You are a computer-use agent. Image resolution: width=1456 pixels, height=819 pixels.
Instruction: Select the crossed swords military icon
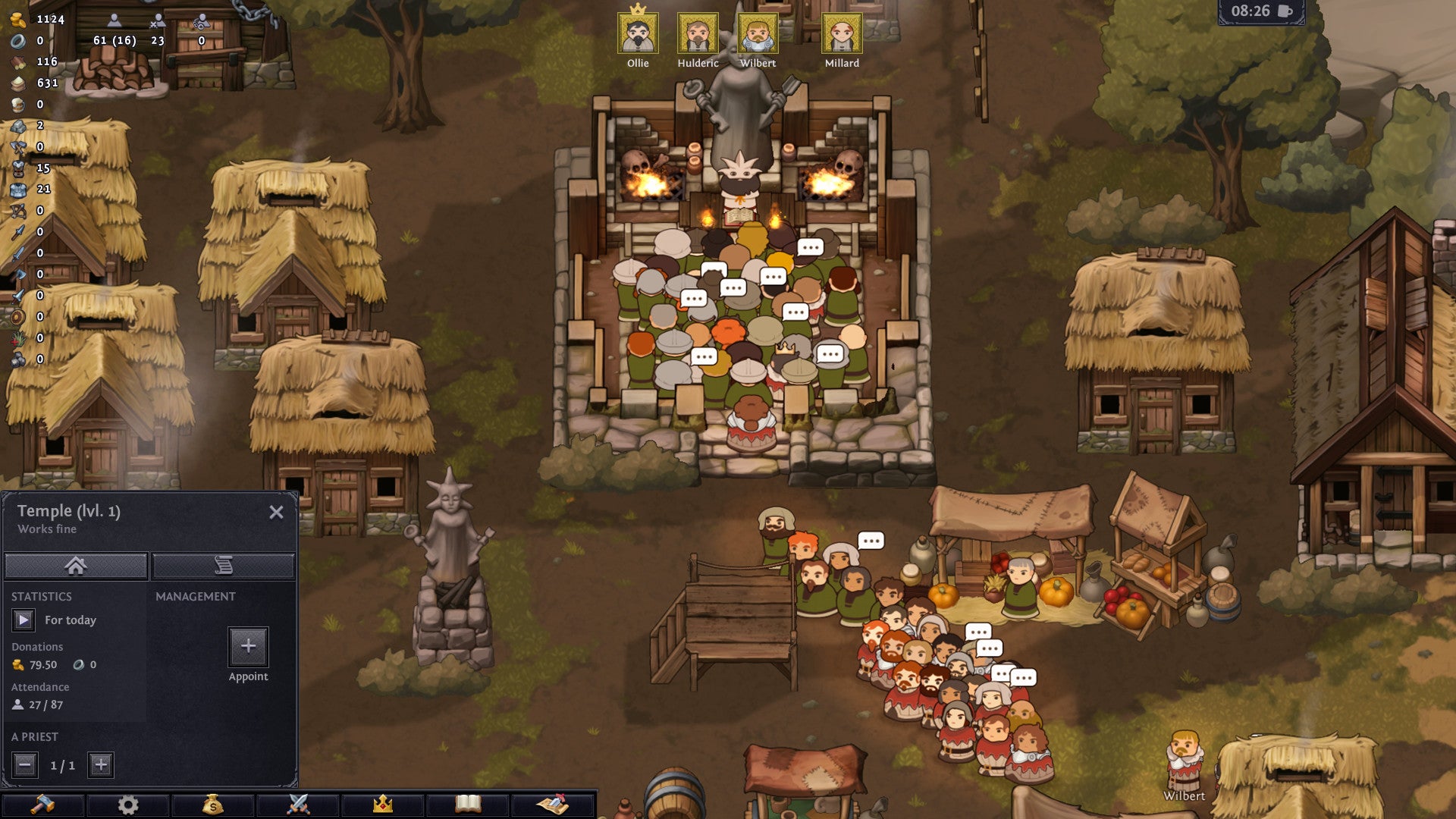point(300,806)
